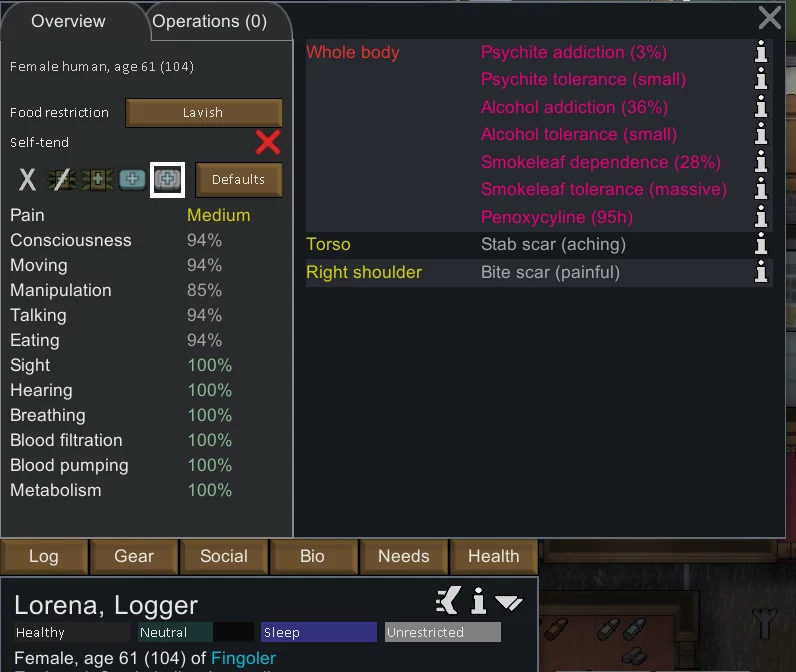This screenshot has height=672, width=796.
Task: Switch to the Needs tab
Action: 403,557
